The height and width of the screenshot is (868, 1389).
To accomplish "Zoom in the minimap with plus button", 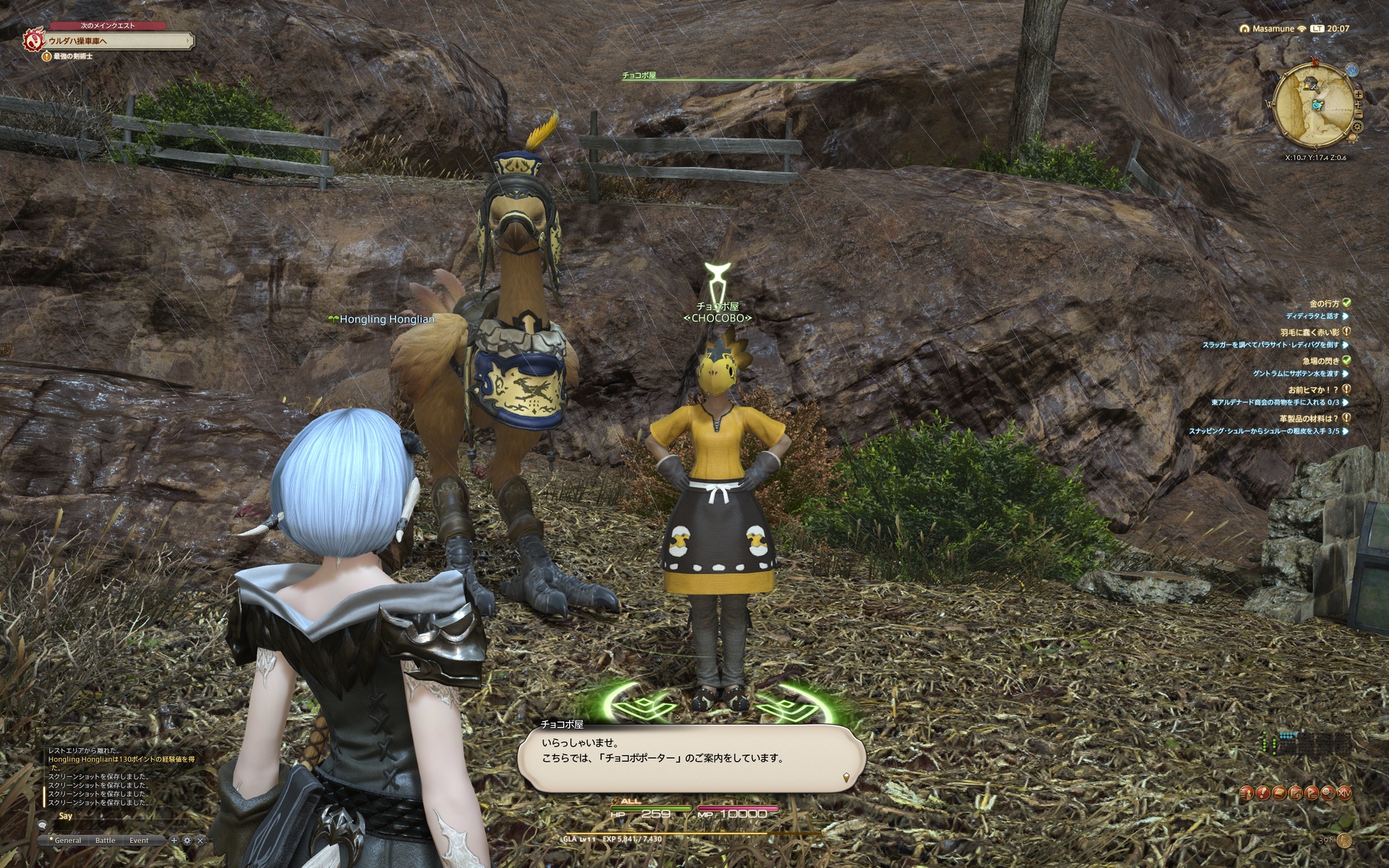I will click(1358, 95).
